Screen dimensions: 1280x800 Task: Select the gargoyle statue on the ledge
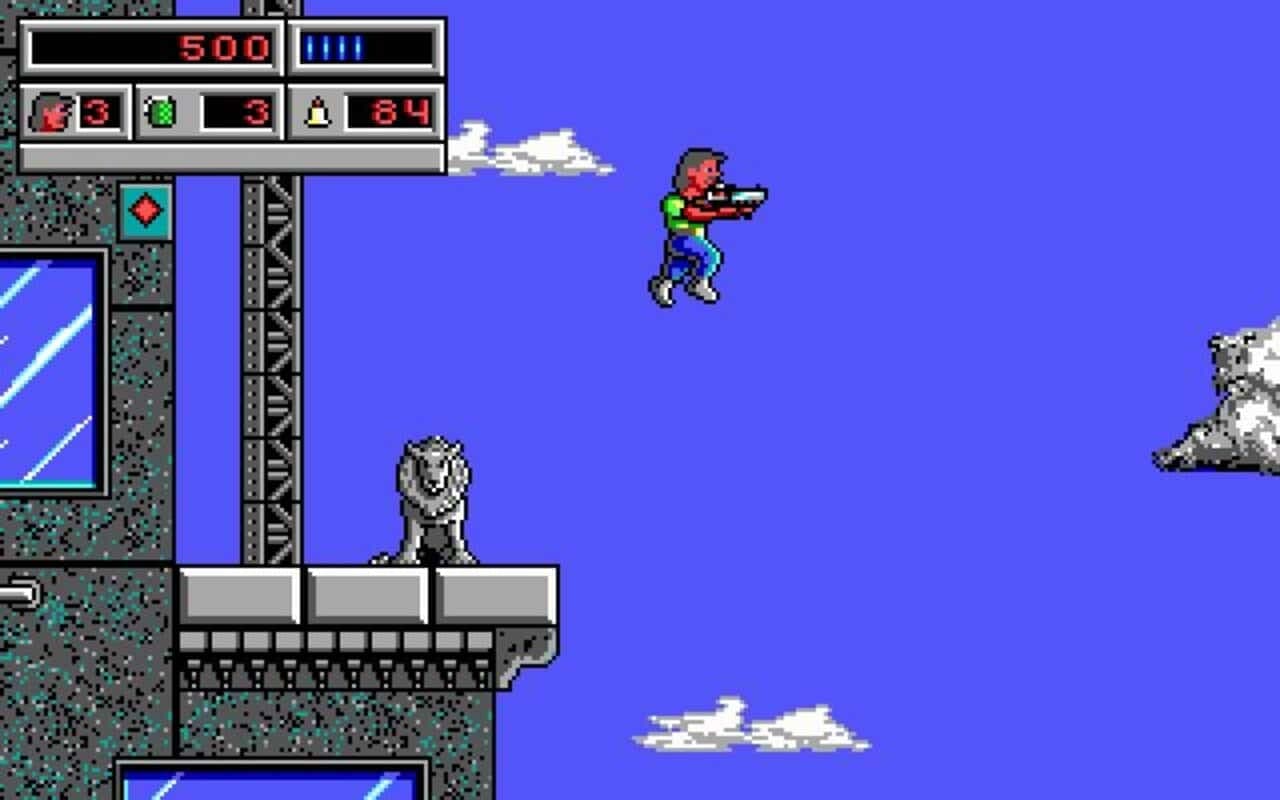pyautogui.click(x=430, y=497)
